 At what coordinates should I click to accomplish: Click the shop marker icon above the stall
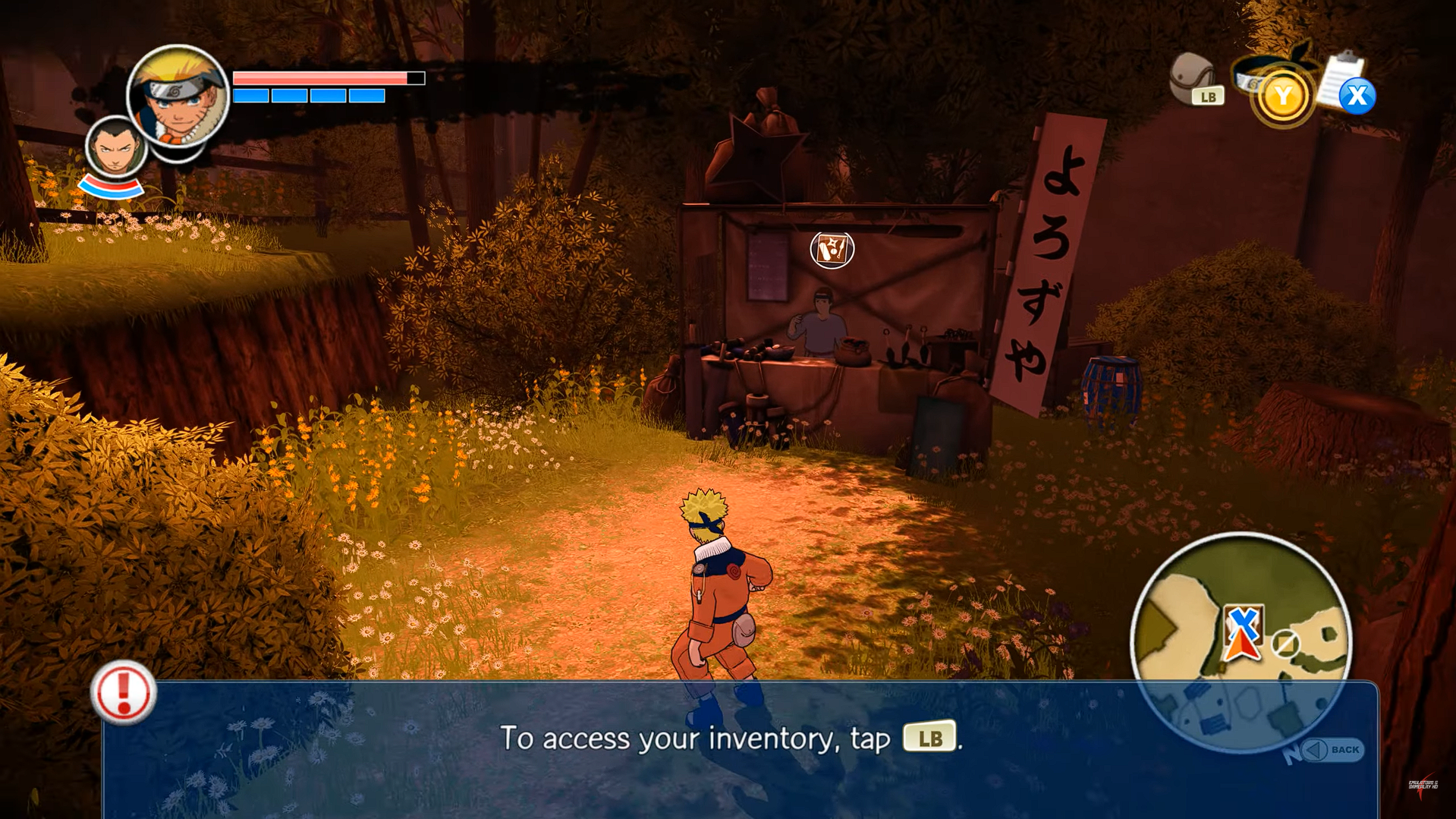tap(832, 249)
